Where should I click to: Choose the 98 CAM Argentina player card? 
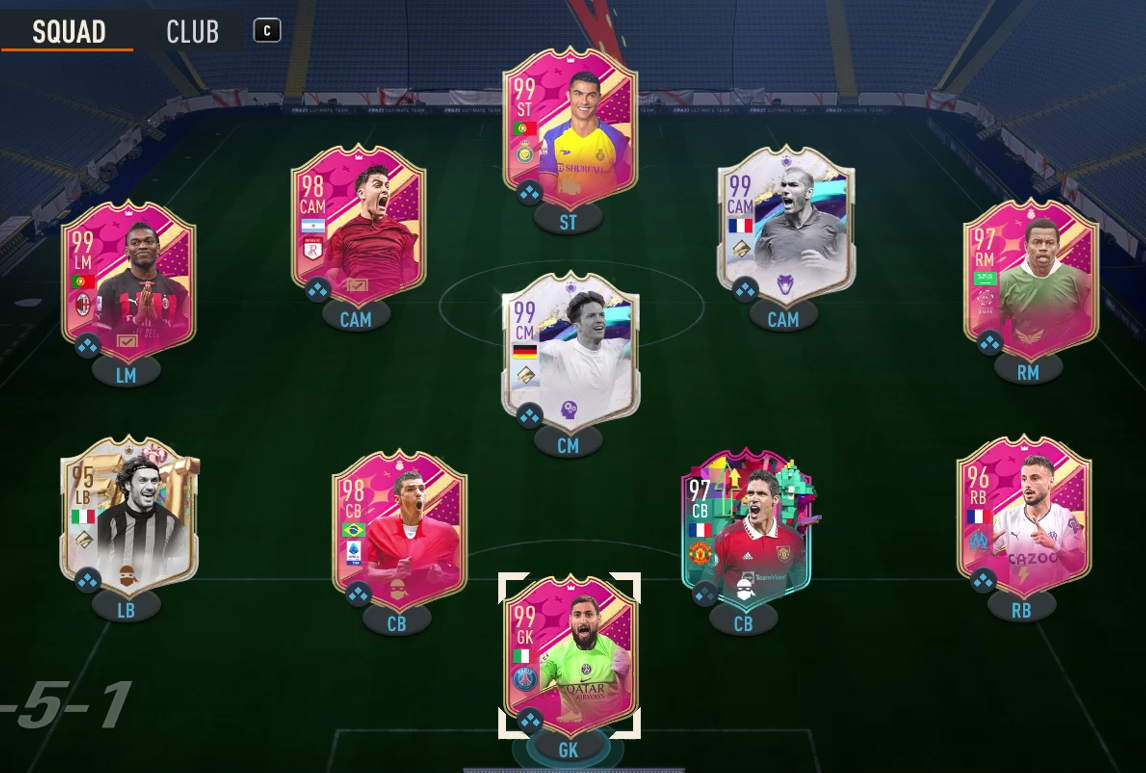pos(357,227)
